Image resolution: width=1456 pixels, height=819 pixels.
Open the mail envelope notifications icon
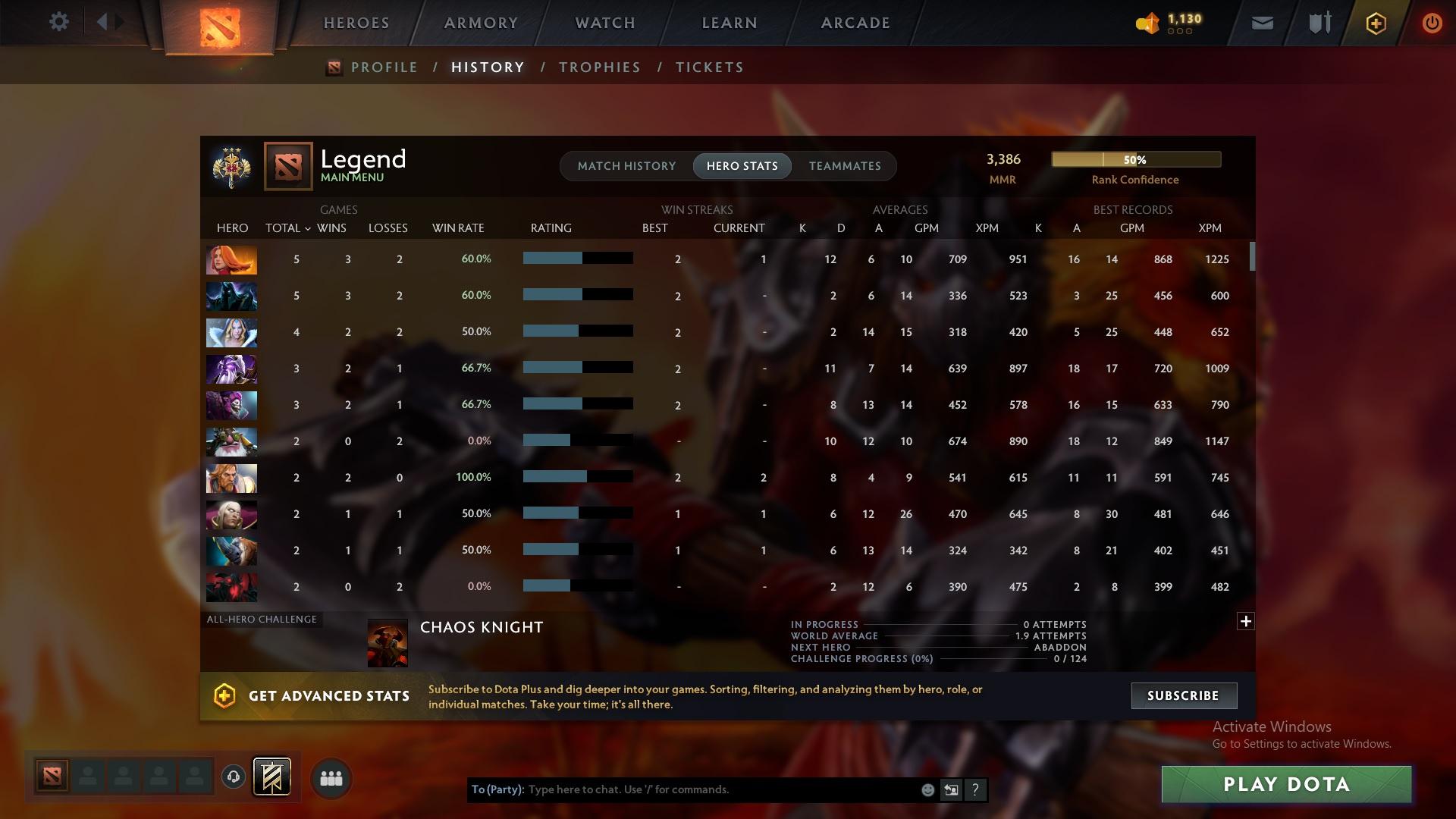coord(1261,22)
